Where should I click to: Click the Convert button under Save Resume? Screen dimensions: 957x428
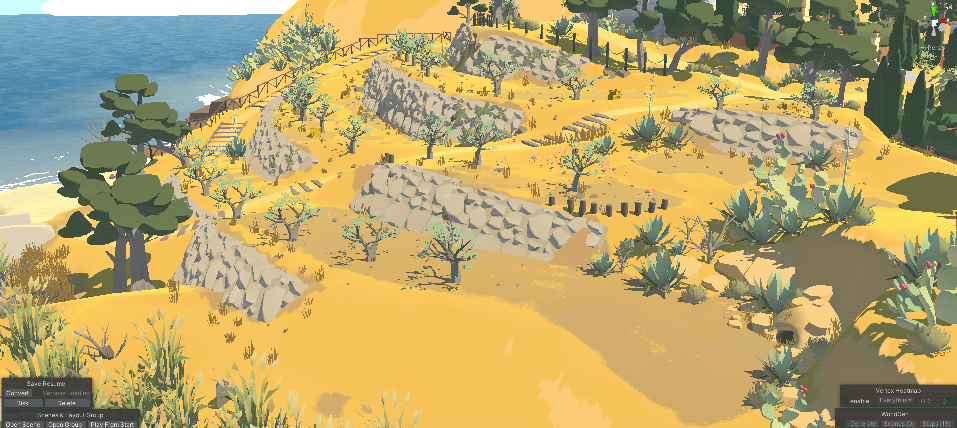[x=18, y=393]
